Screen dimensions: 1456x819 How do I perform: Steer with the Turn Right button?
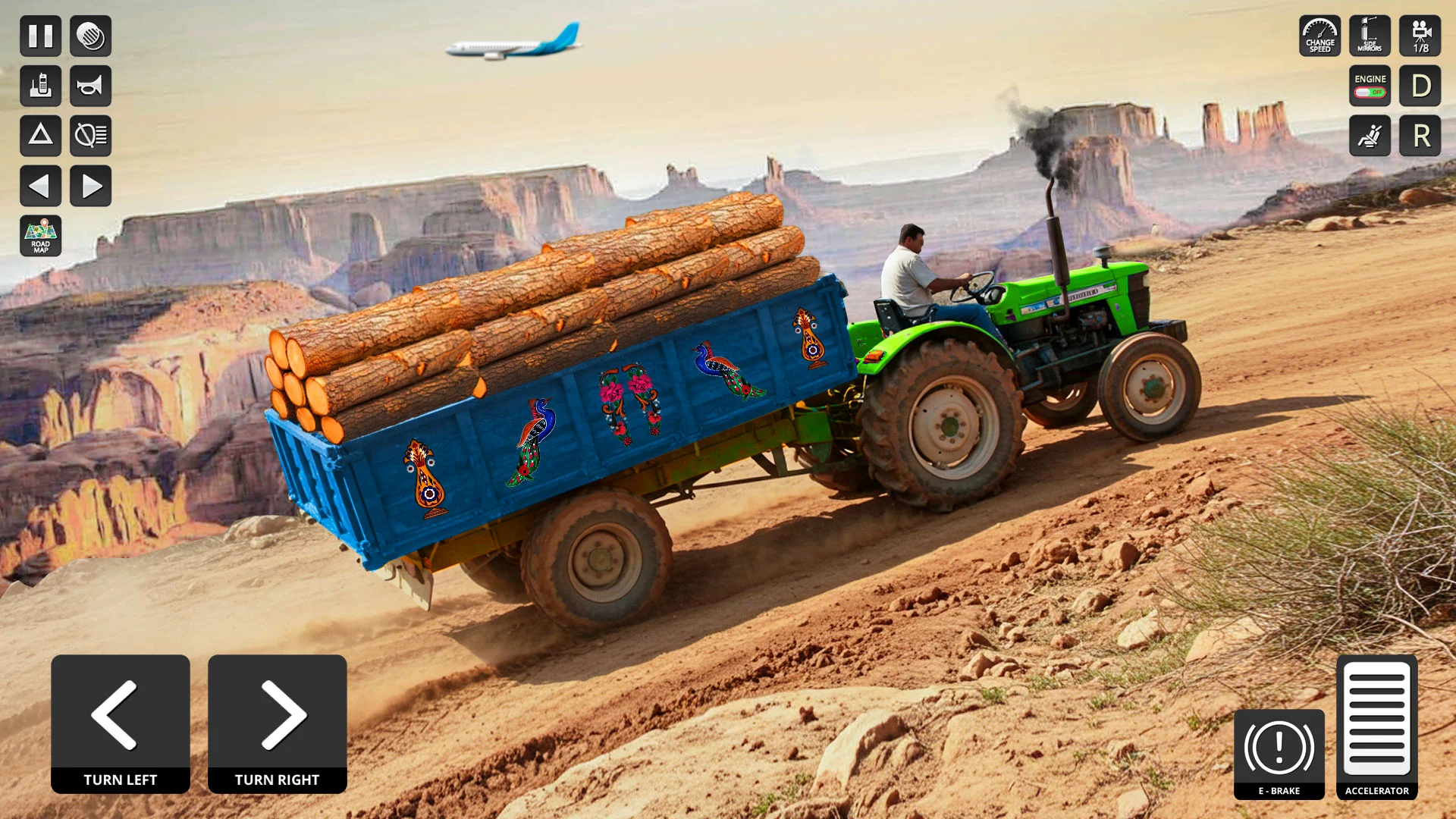[x=278, y=723]
